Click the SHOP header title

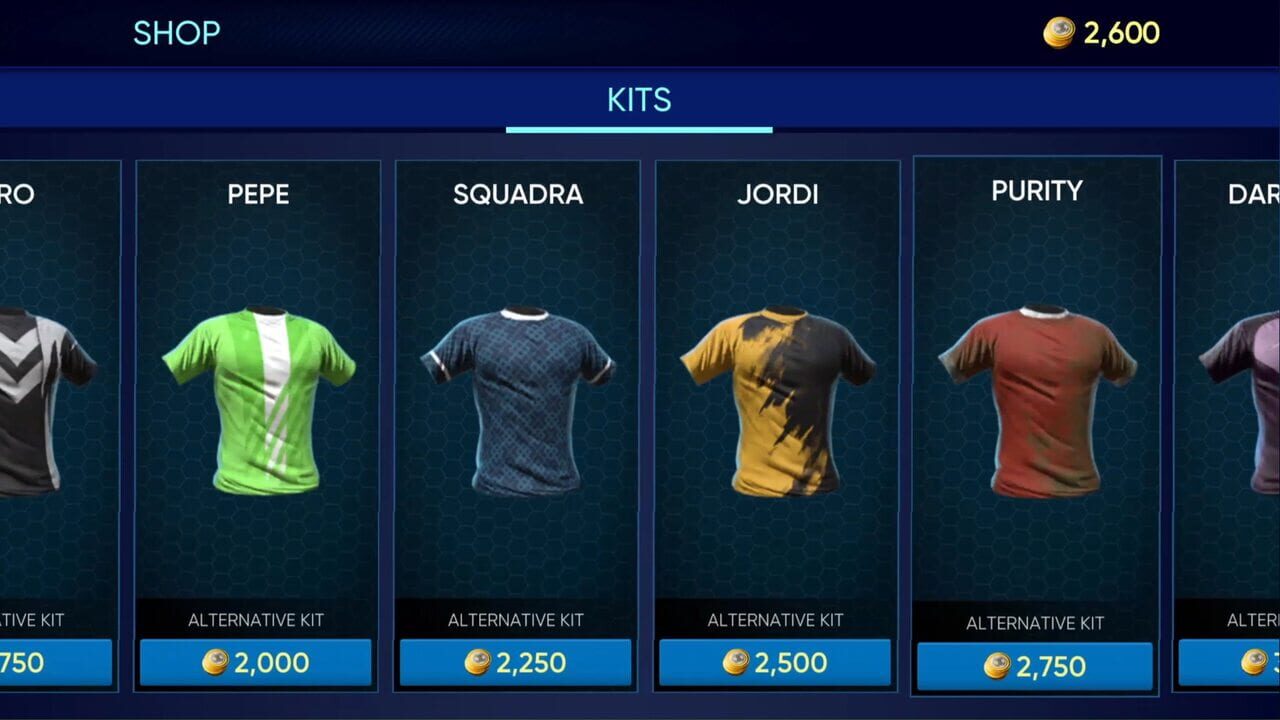coord(177,33)
